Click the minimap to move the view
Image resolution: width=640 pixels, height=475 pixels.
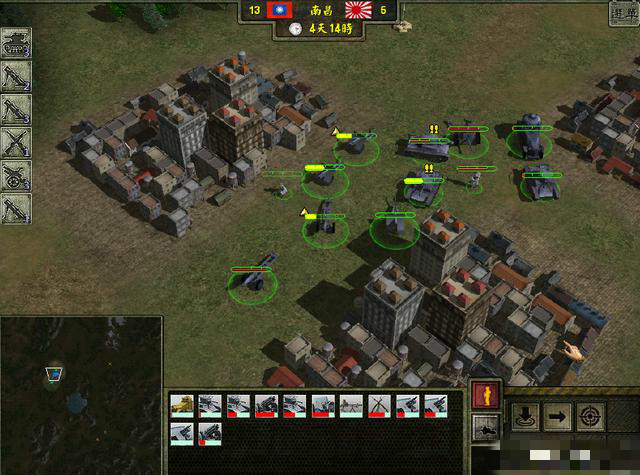80,394
